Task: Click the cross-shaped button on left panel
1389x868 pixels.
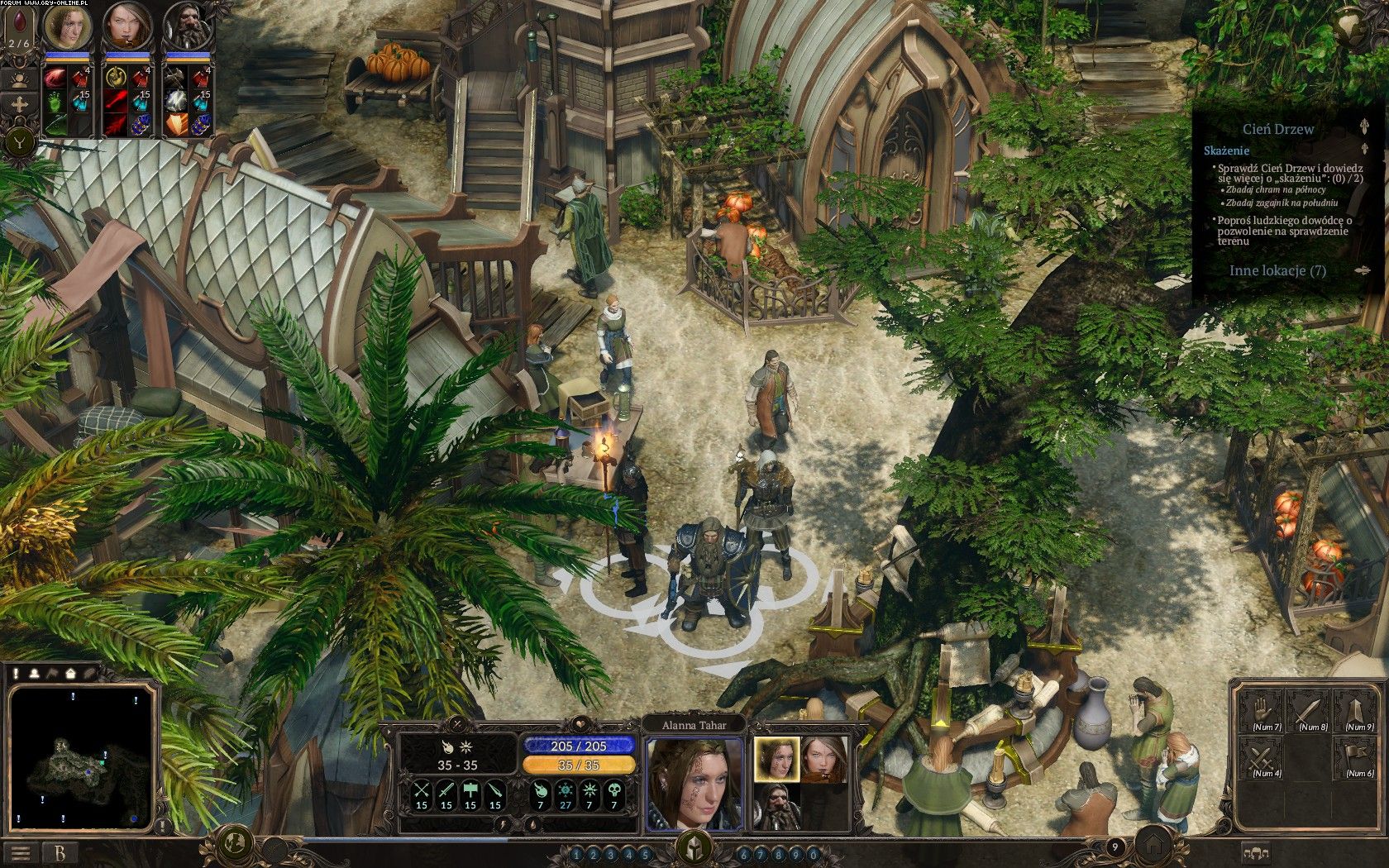Action: coord(17,106)
